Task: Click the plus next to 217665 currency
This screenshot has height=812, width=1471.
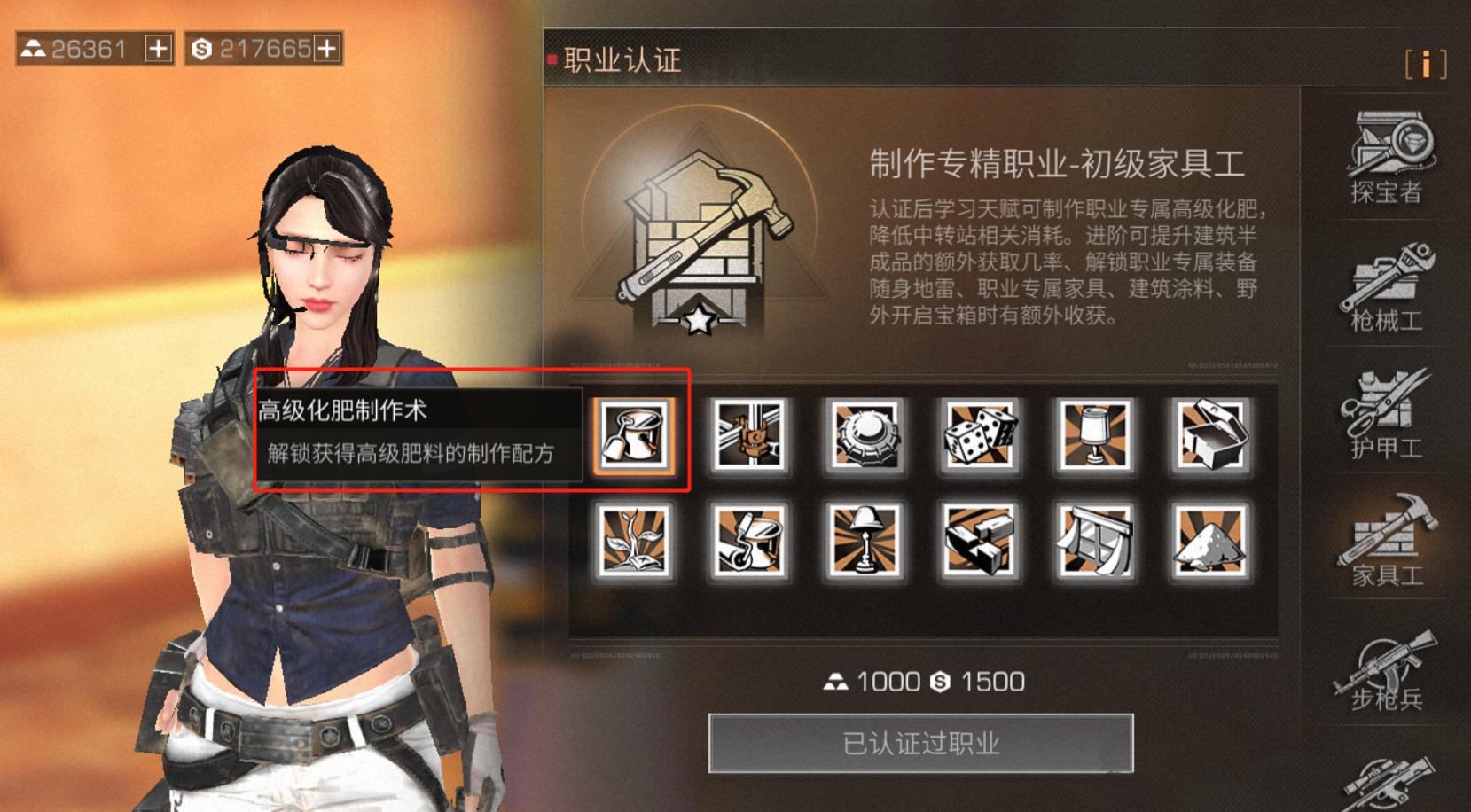Action: tap(324, 49)
